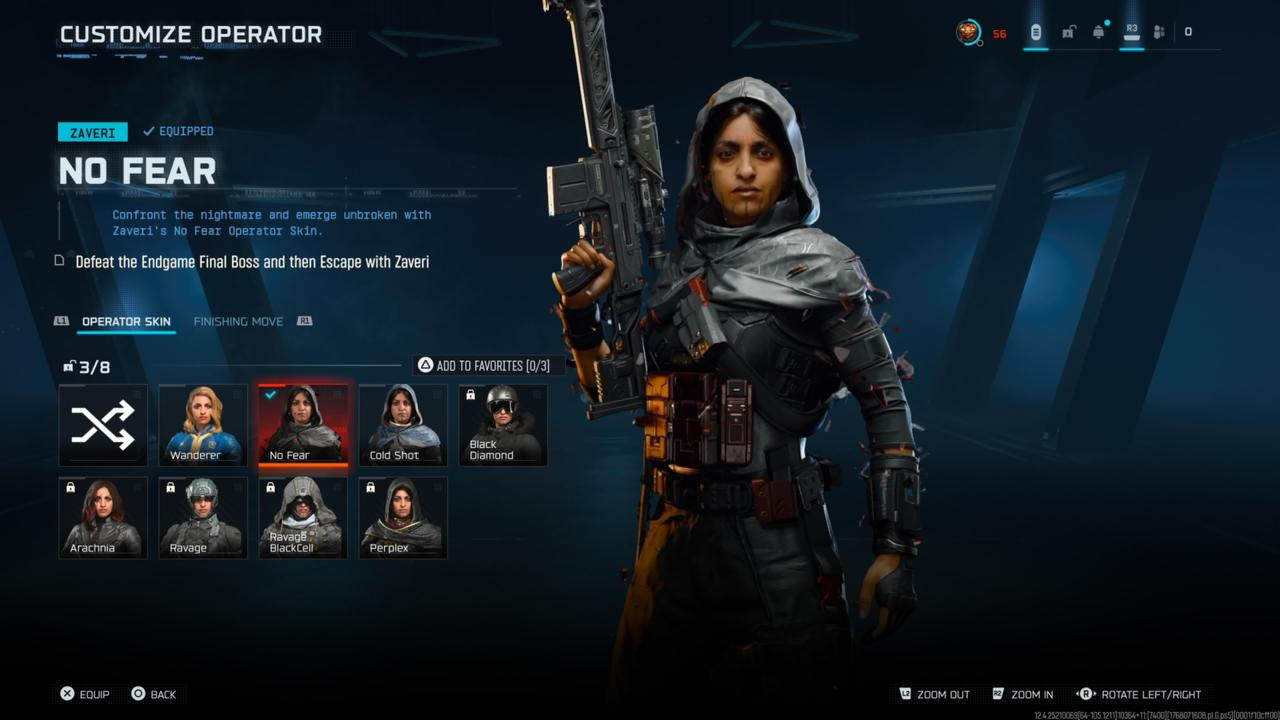Open the notifications bell icon
The width and height of the screenshot is (1280, 720).
pyautogui.click(x=1099, y=32)
